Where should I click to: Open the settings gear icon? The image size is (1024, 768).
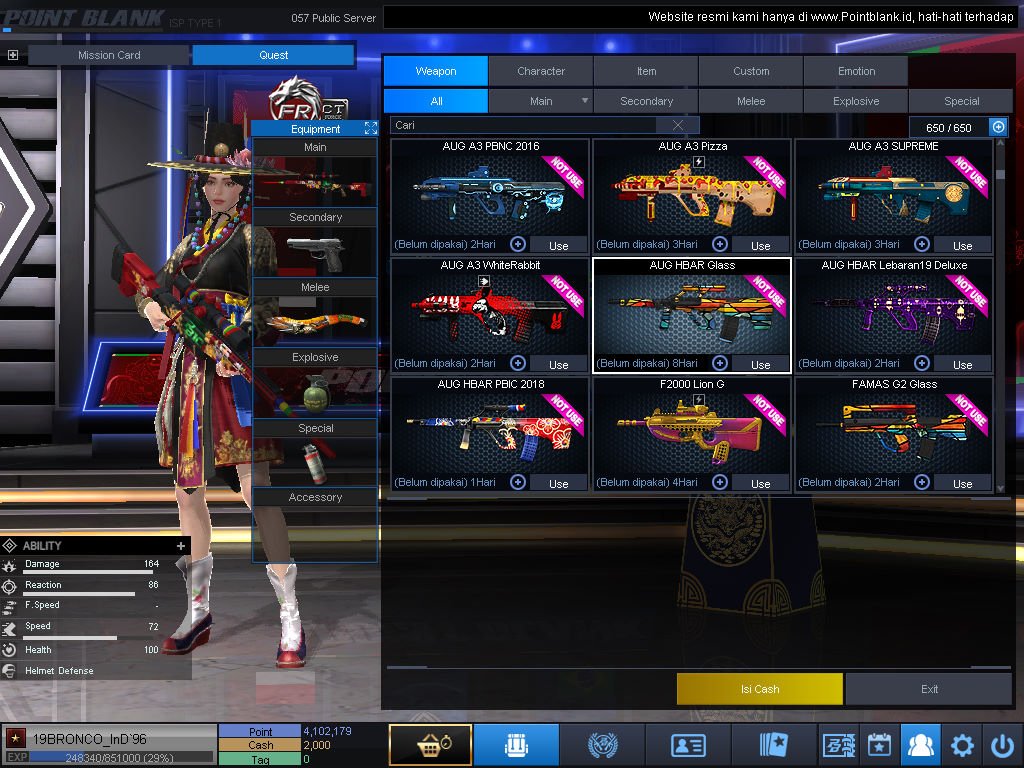tap(962, 745)
